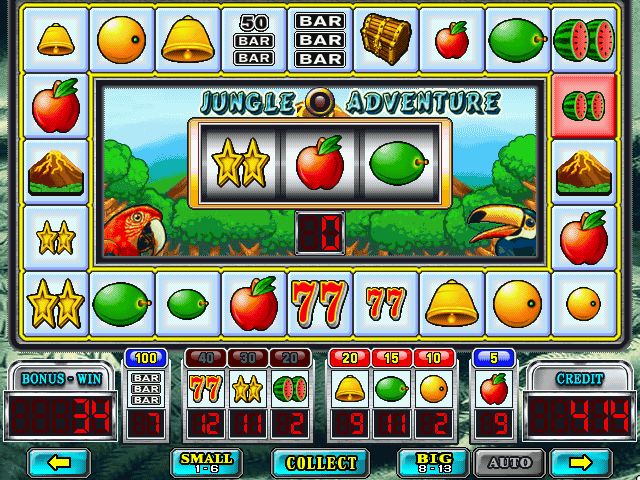Click the left arrow button
The height and width of the screenshot is (480, 640).
tap(59, 462)
